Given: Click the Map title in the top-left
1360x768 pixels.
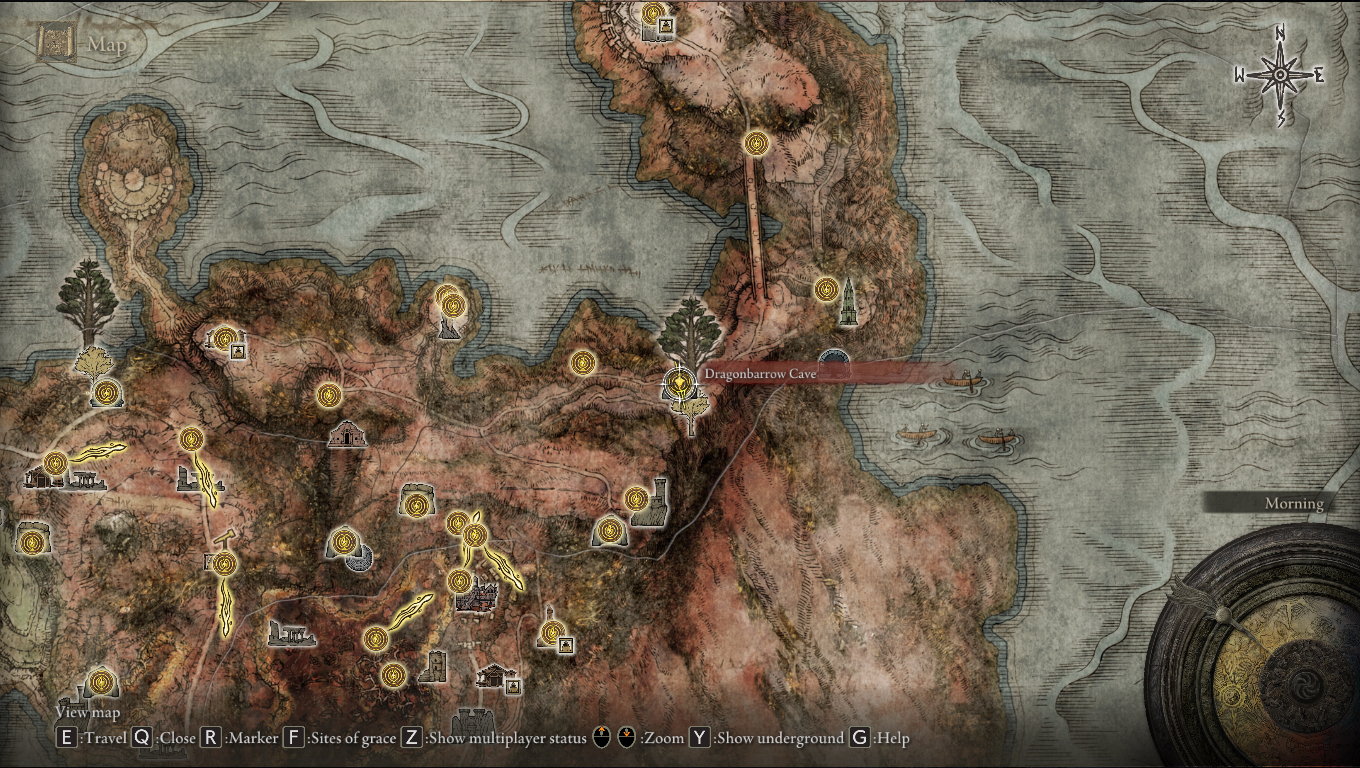Looking at the screenshot, I should pyautogui.click(x=106, y=44).
